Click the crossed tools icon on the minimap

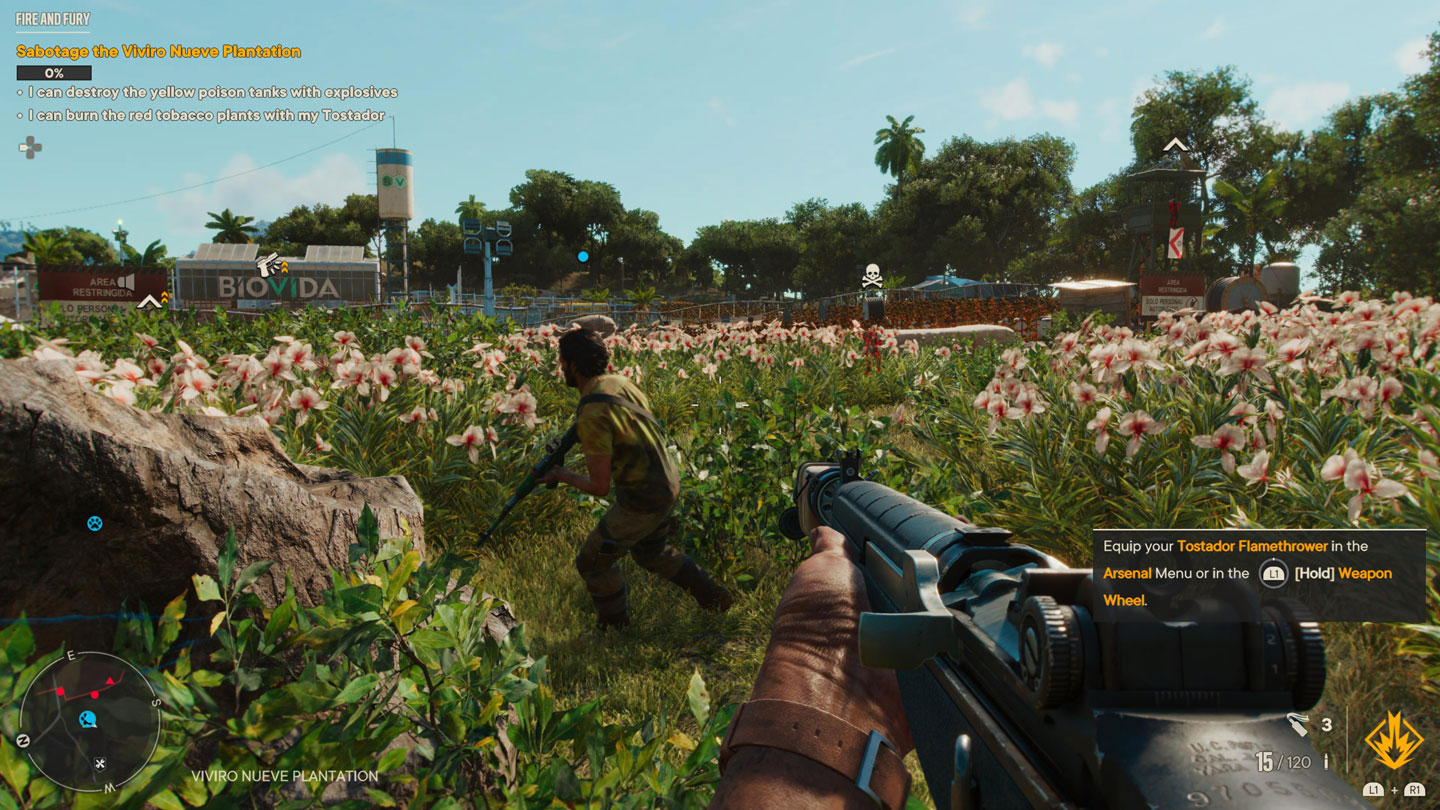(x=100, y=764)
